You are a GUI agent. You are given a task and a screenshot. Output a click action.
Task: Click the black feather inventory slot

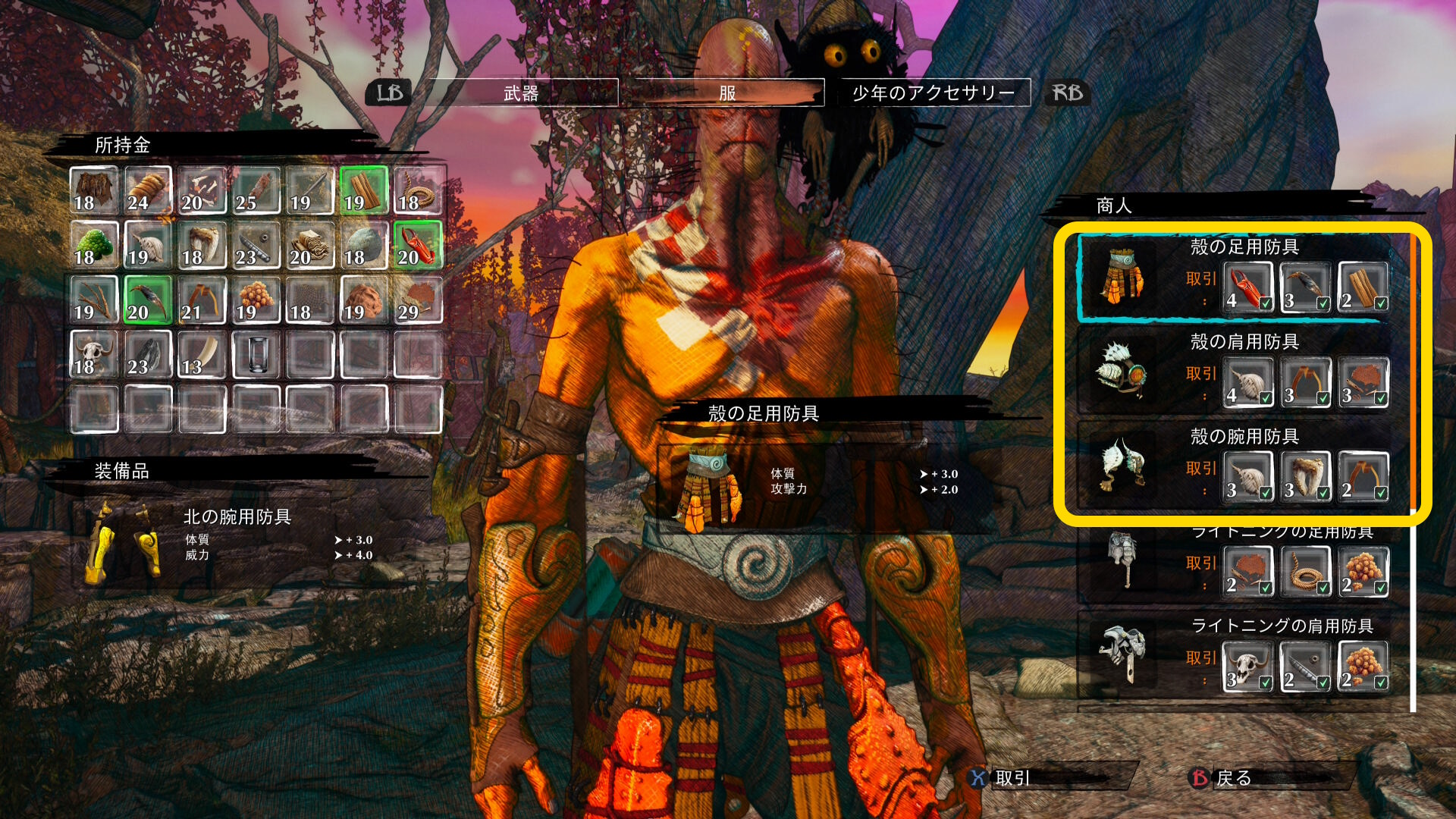coord(148,354)
